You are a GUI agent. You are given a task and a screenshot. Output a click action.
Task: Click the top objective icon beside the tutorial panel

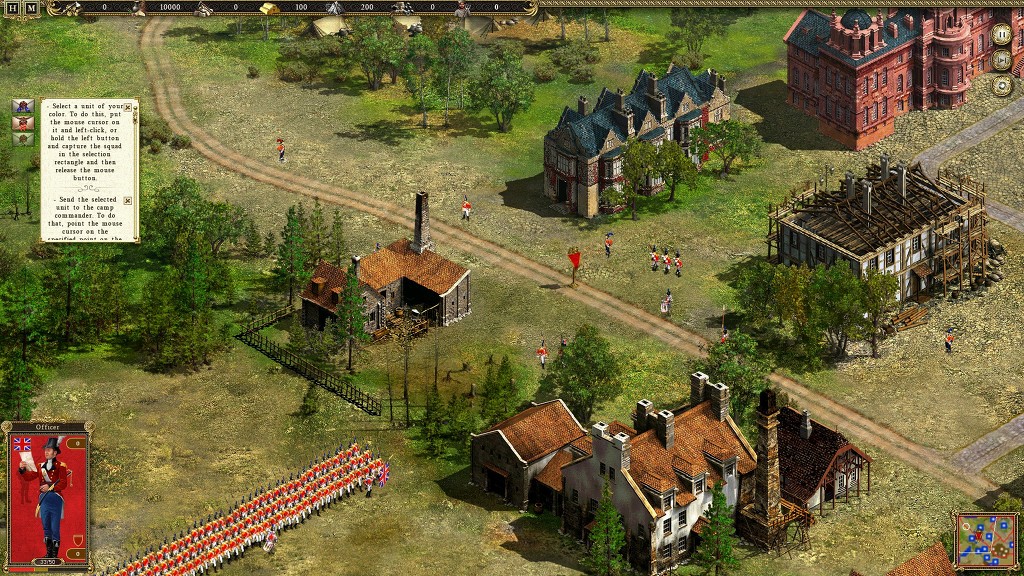coord(22,107)
